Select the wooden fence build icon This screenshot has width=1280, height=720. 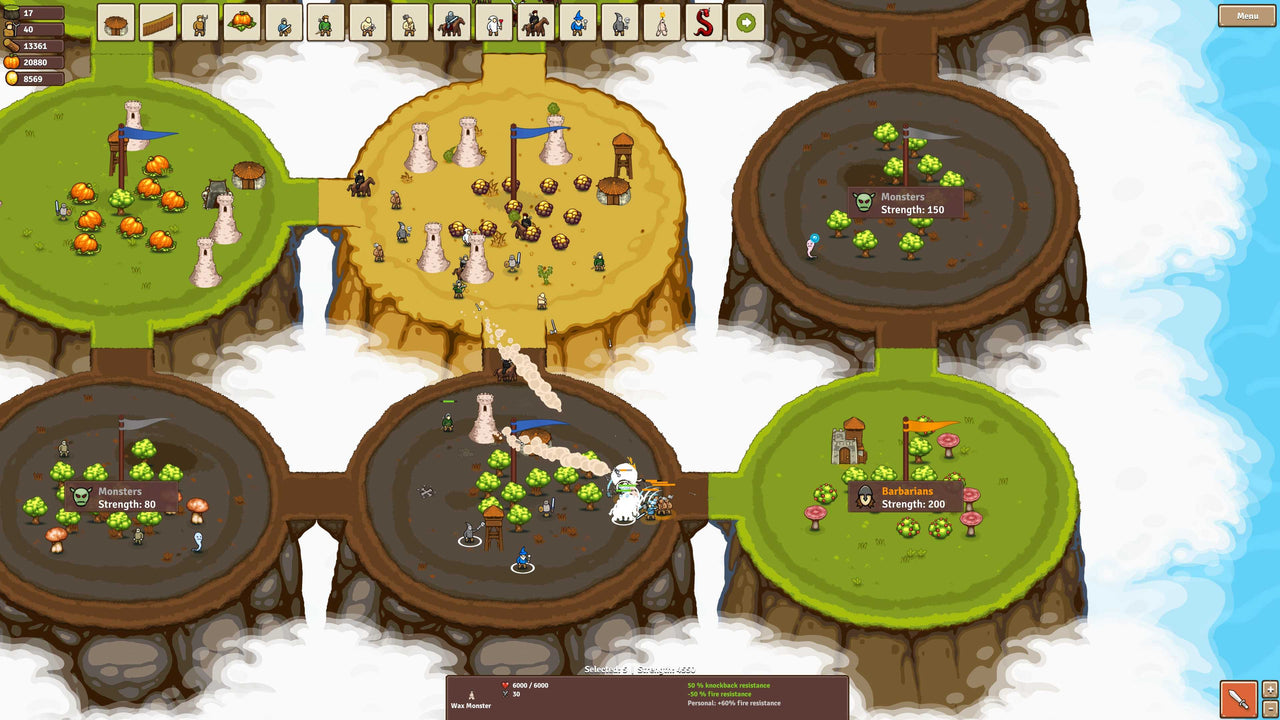(x=158, y=22)
